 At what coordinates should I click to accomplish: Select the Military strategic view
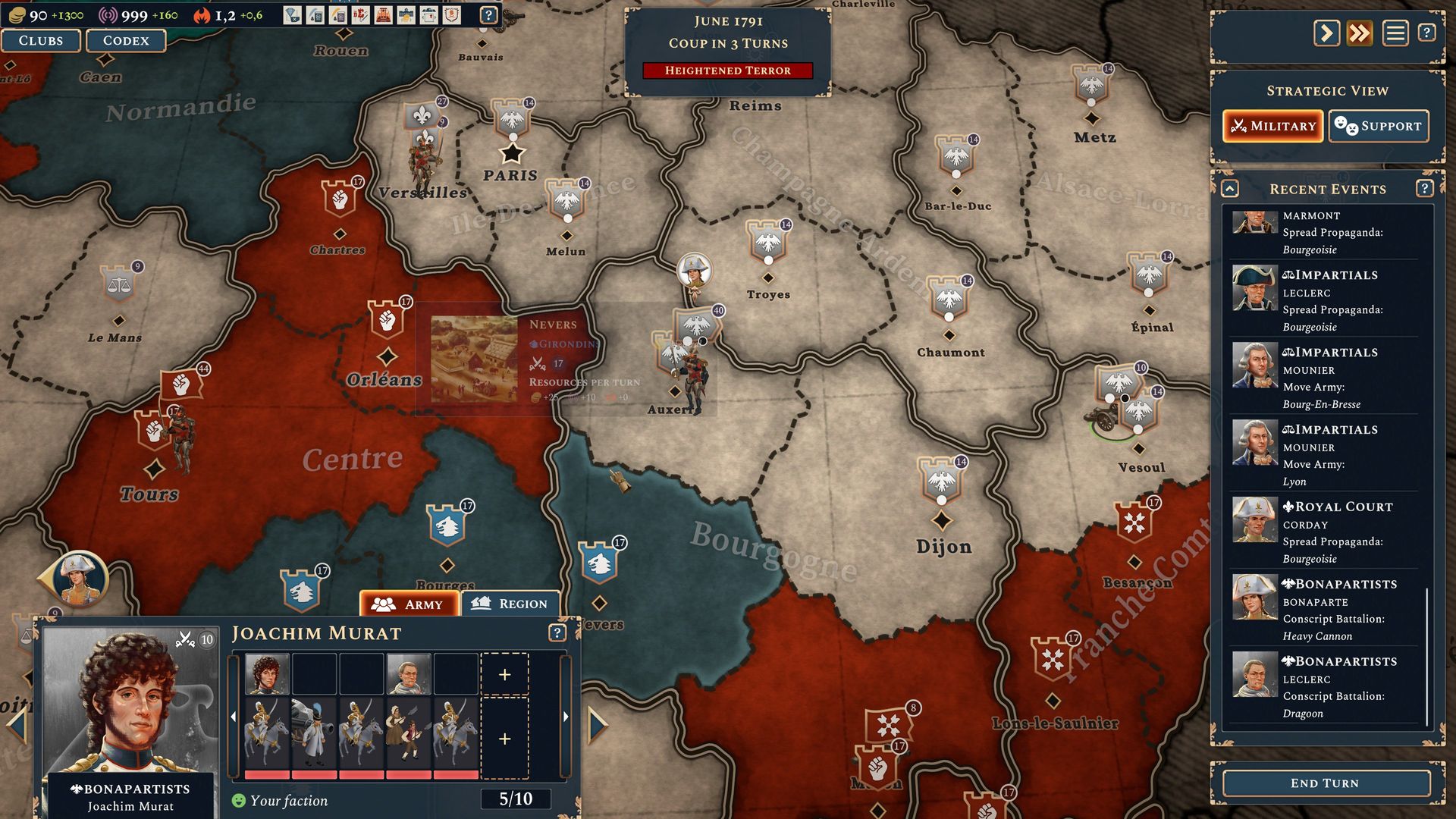[x=1273, y=126]
